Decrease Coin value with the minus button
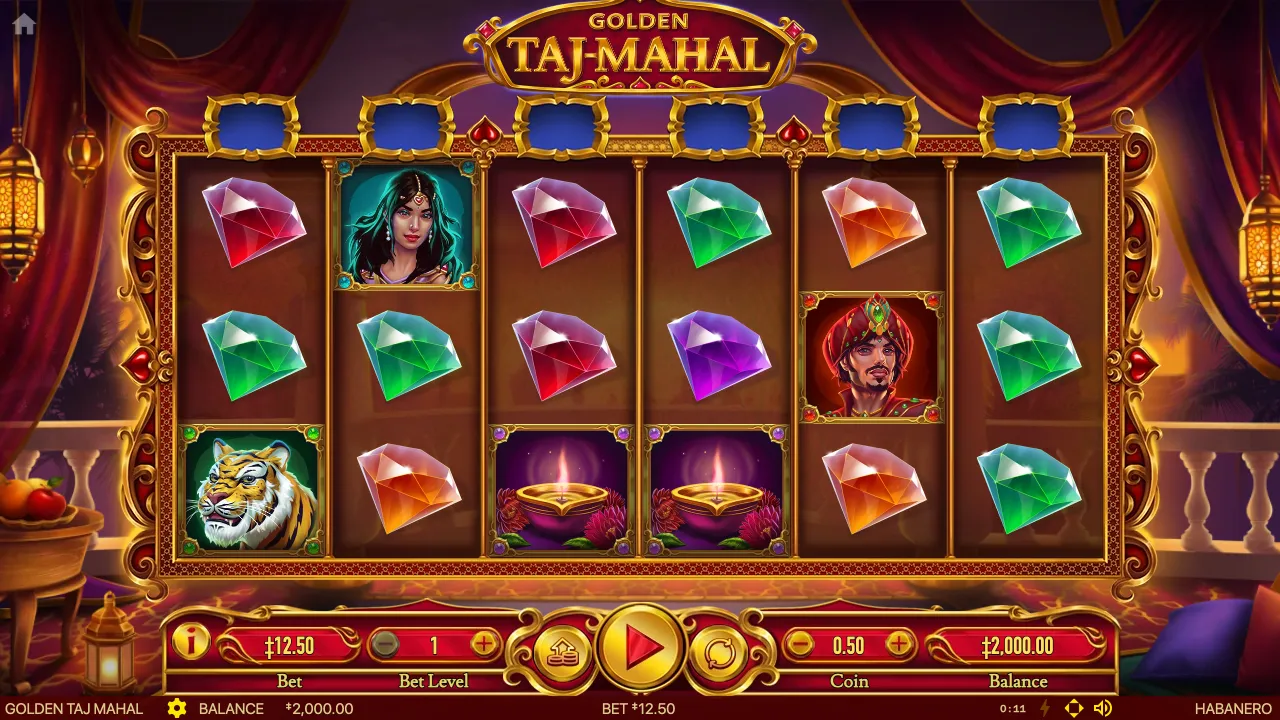Viewport: 1280px width, 720px height. [x=799, y=646]
